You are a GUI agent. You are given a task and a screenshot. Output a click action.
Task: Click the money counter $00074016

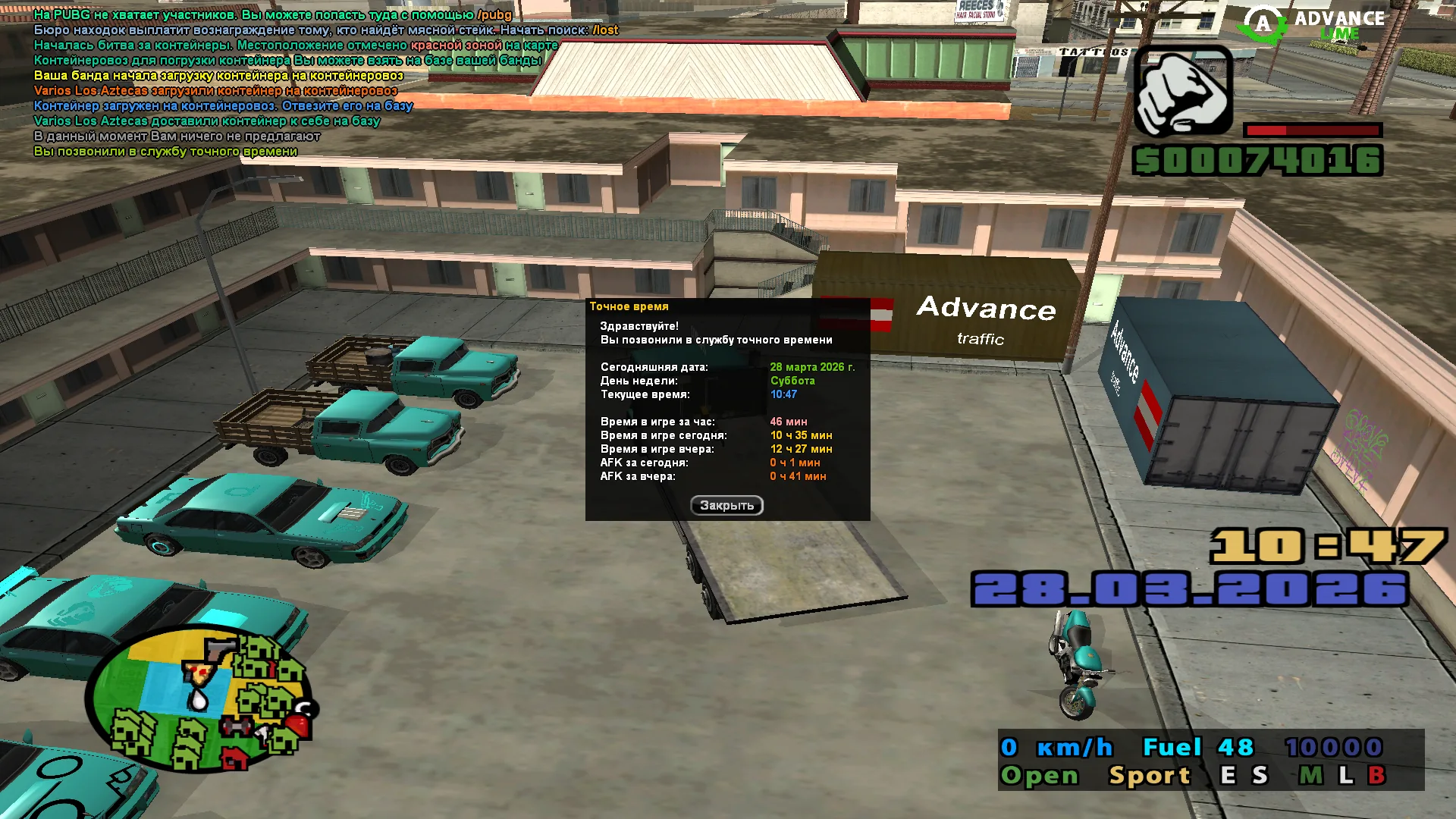point(1259,161)
